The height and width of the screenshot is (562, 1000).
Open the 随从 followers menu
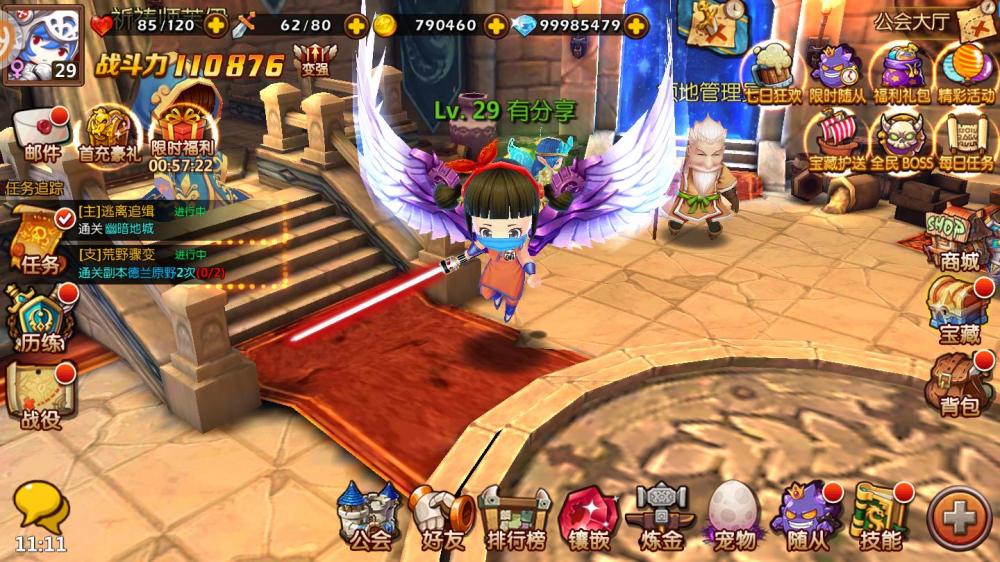click(x=808, y=517)
